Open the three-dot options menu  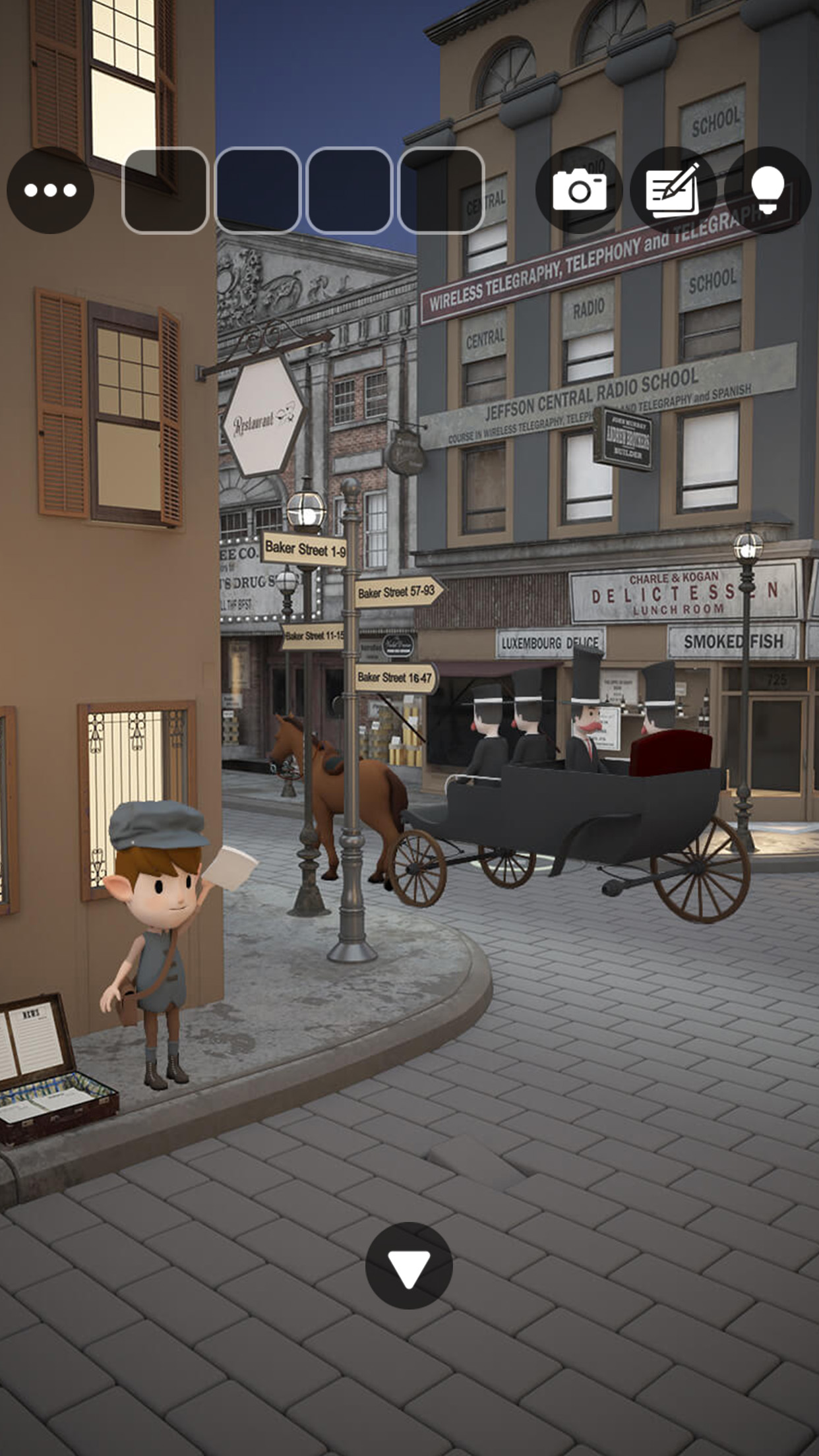pos(50,191)
